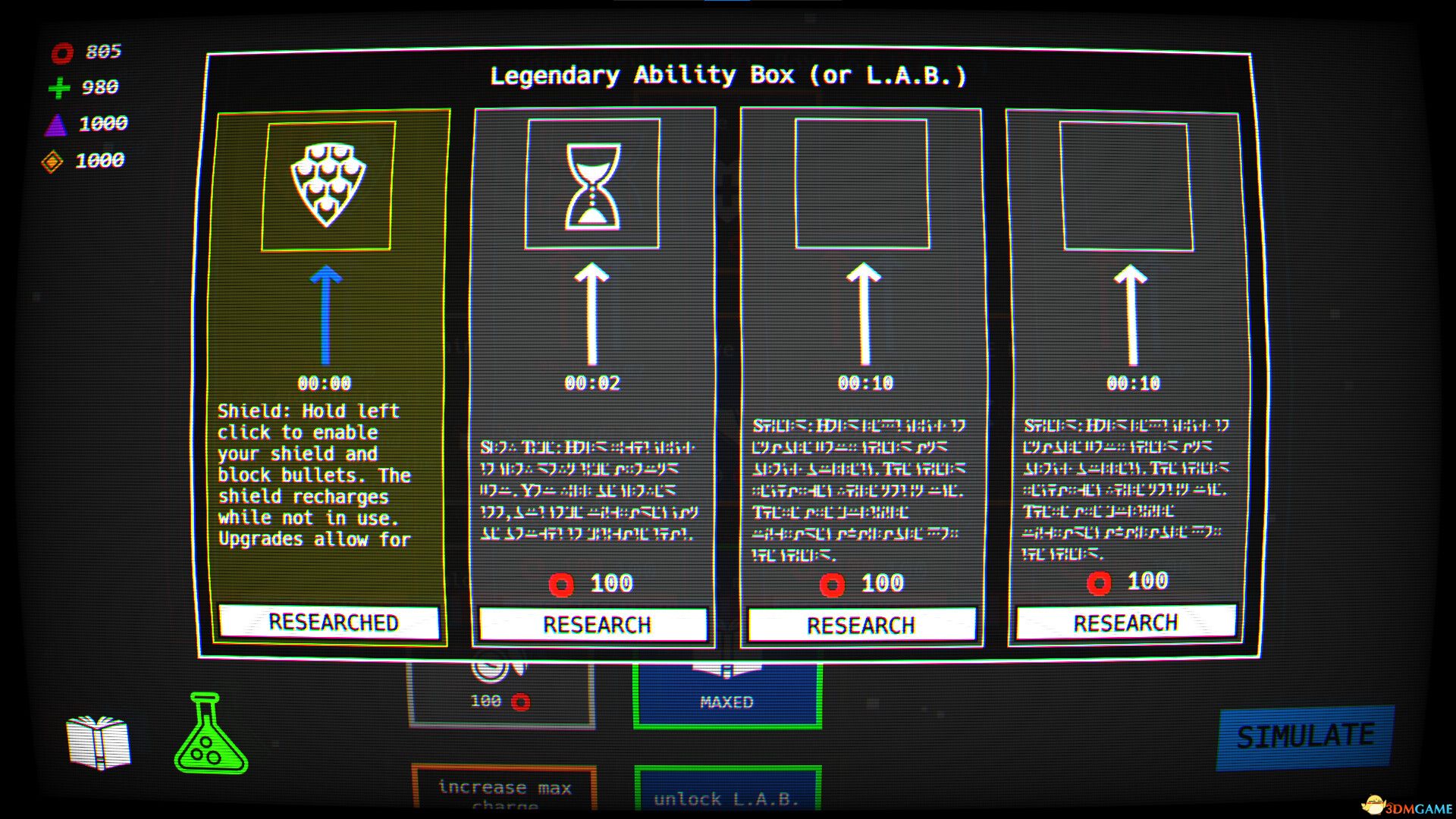
Task: Research the hourglass ability for 100
Action: point(594,624)
